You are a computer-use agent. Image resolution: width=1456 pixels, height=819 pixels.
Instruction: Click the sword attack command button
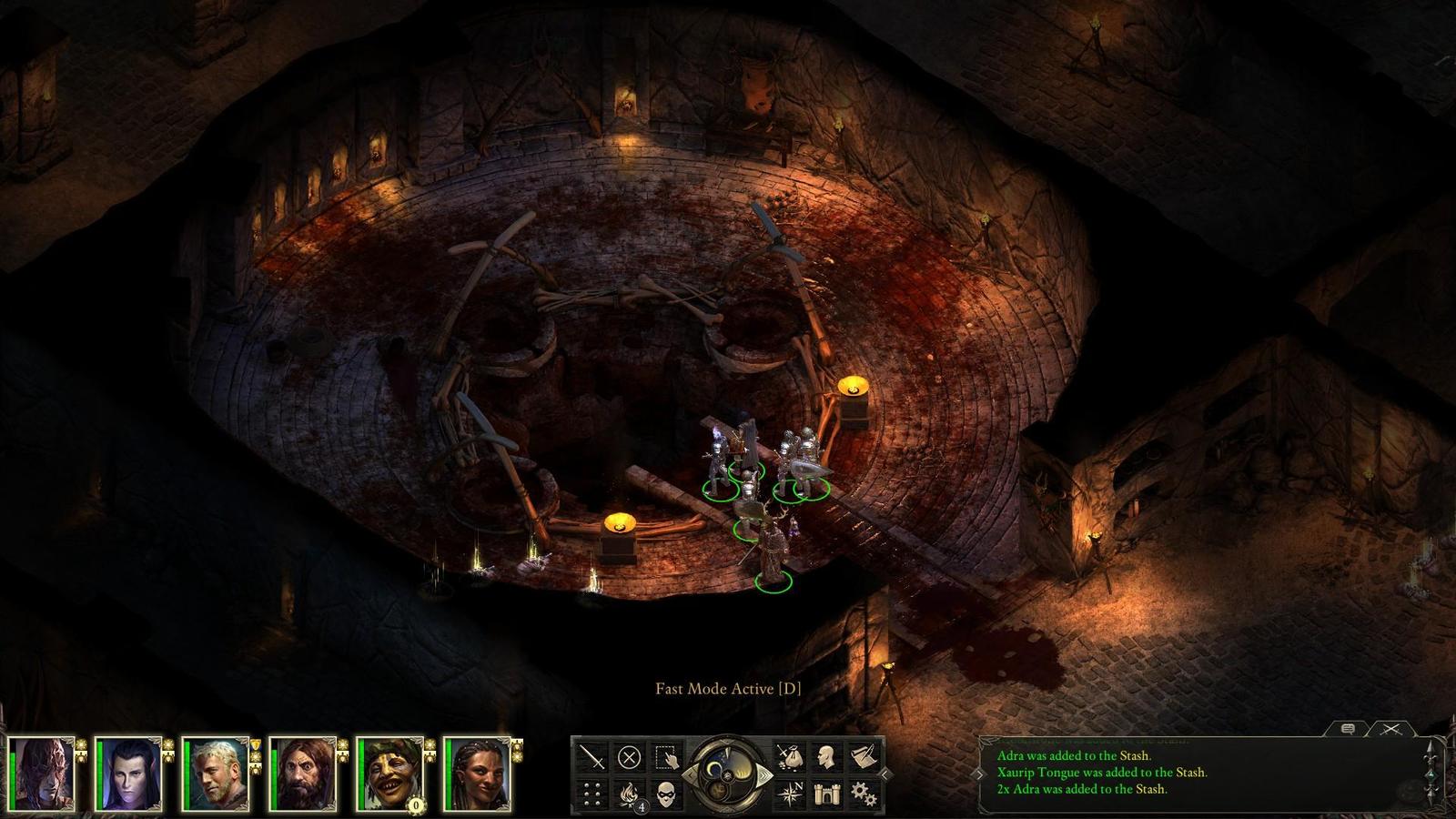coord(592,757)
